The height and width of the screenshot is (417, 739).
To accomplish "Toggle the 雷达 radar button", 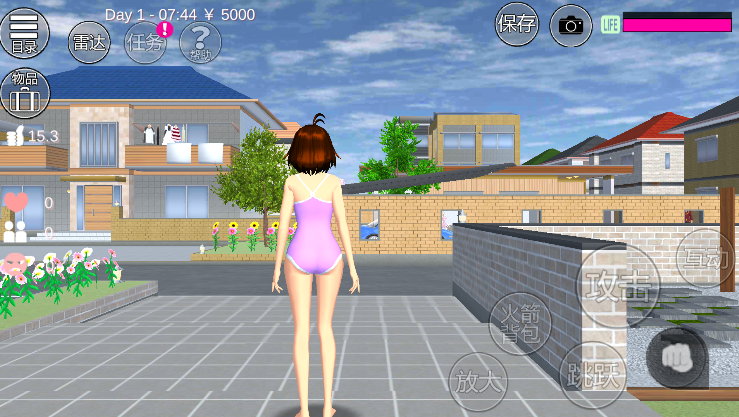I will coord(89,43).
